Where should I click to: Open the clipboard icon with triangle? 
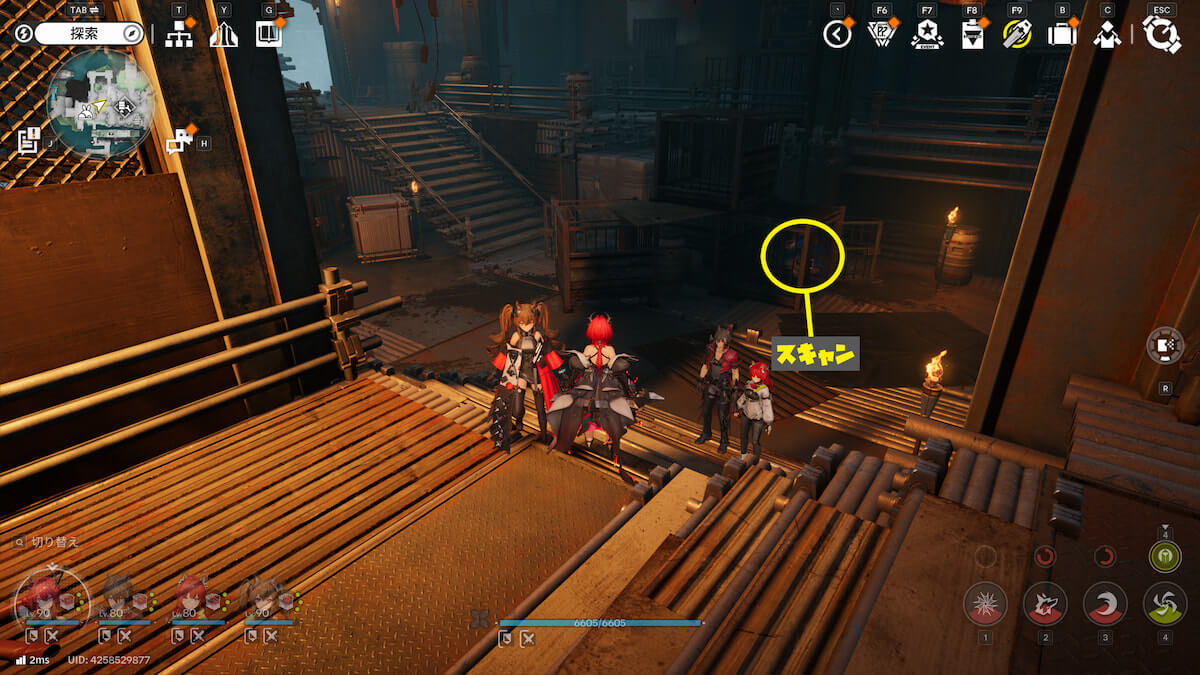pos(971,35)
